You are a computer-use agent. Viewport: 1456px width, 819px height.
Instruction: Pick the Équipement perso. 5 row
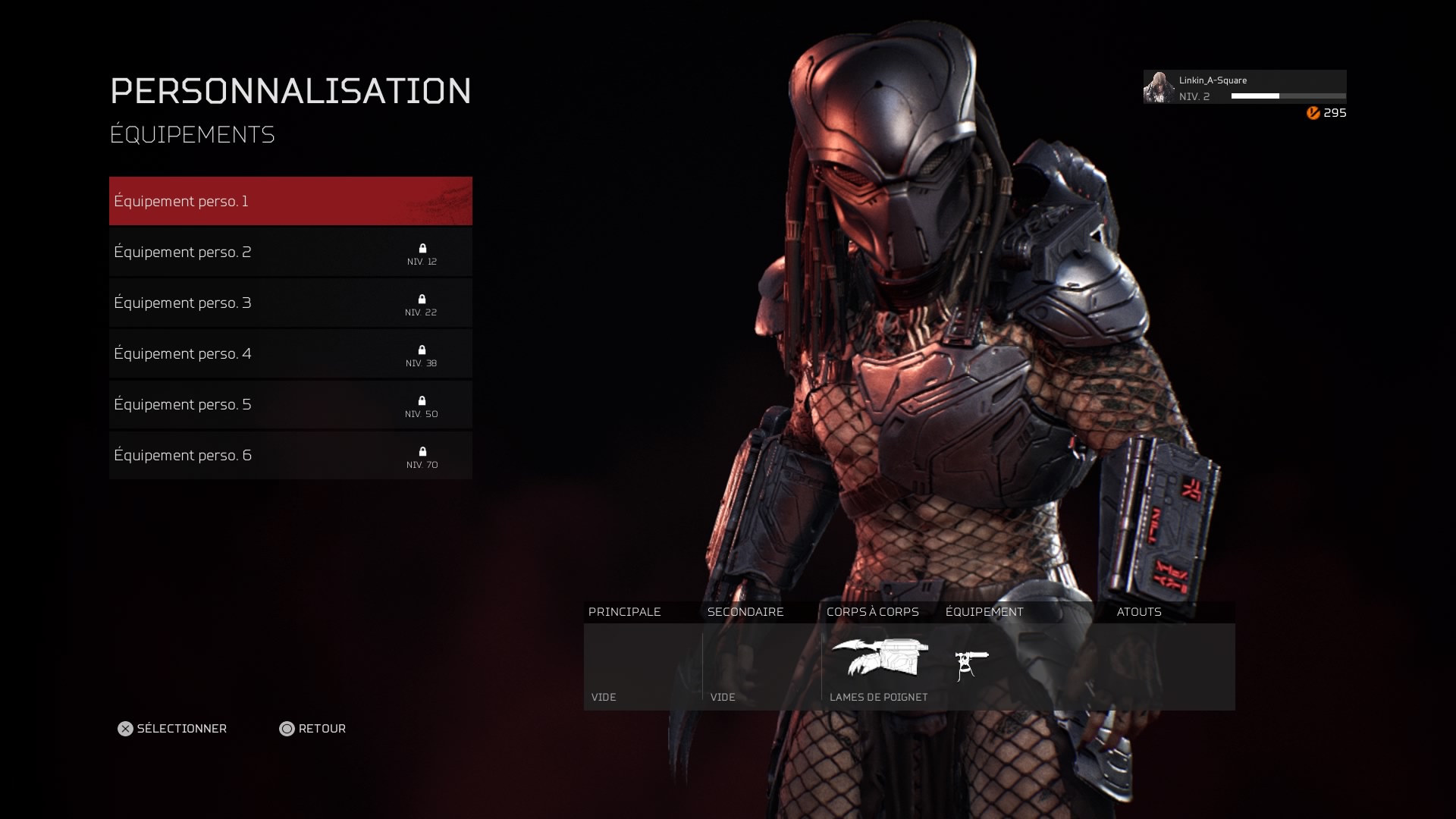(290, 404)
